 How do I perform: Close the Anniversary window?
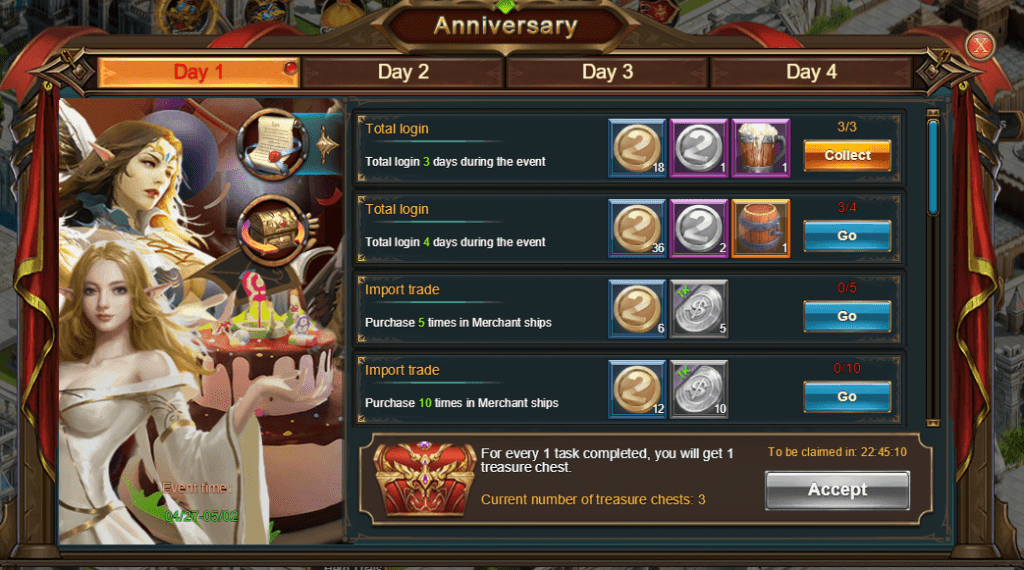point(981,46)
